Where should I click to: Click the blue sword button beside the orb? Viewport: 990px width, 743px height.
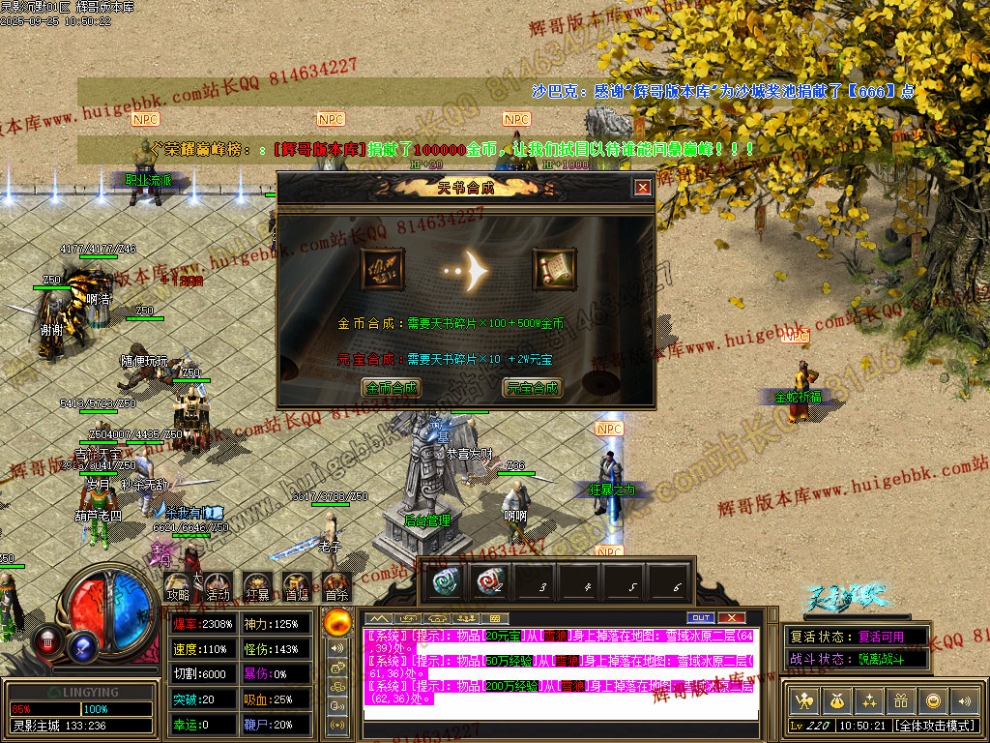point(82,645)
